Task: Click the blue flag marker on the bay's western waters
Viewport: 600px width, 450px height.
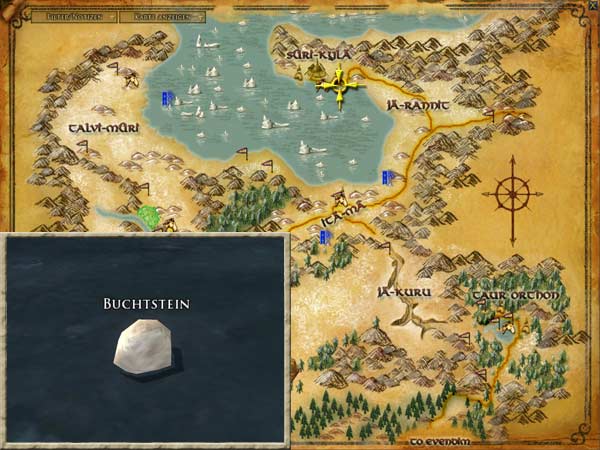Action: tap(168, 97)
